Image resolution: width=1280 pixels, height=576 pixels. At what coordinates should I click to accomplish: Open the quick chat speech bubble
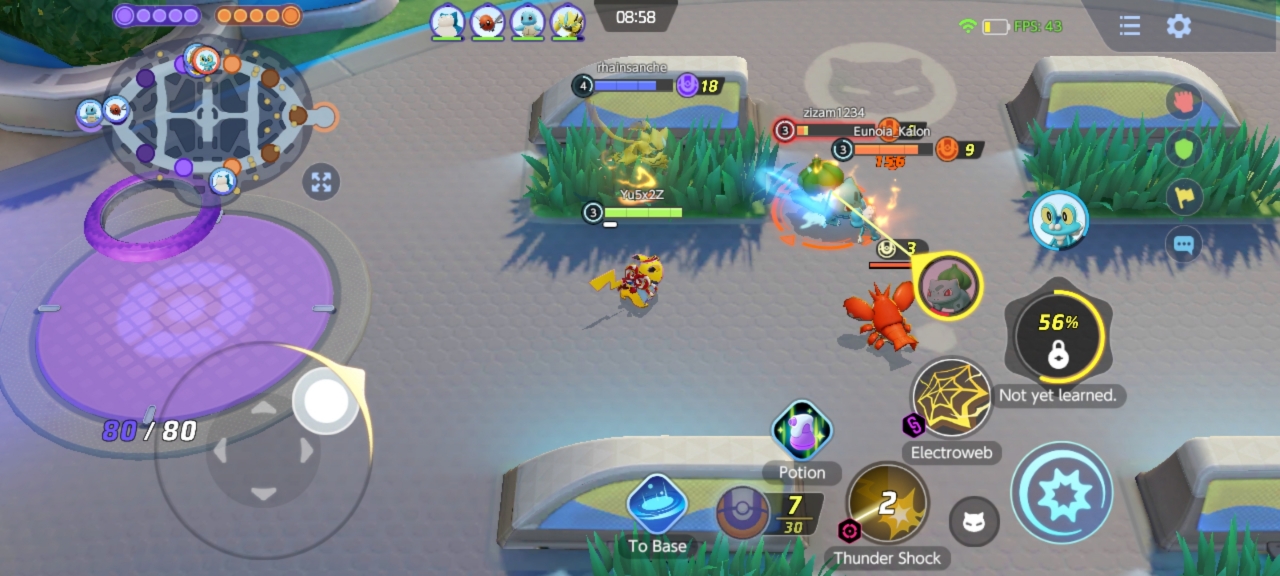click(1185, 244)
